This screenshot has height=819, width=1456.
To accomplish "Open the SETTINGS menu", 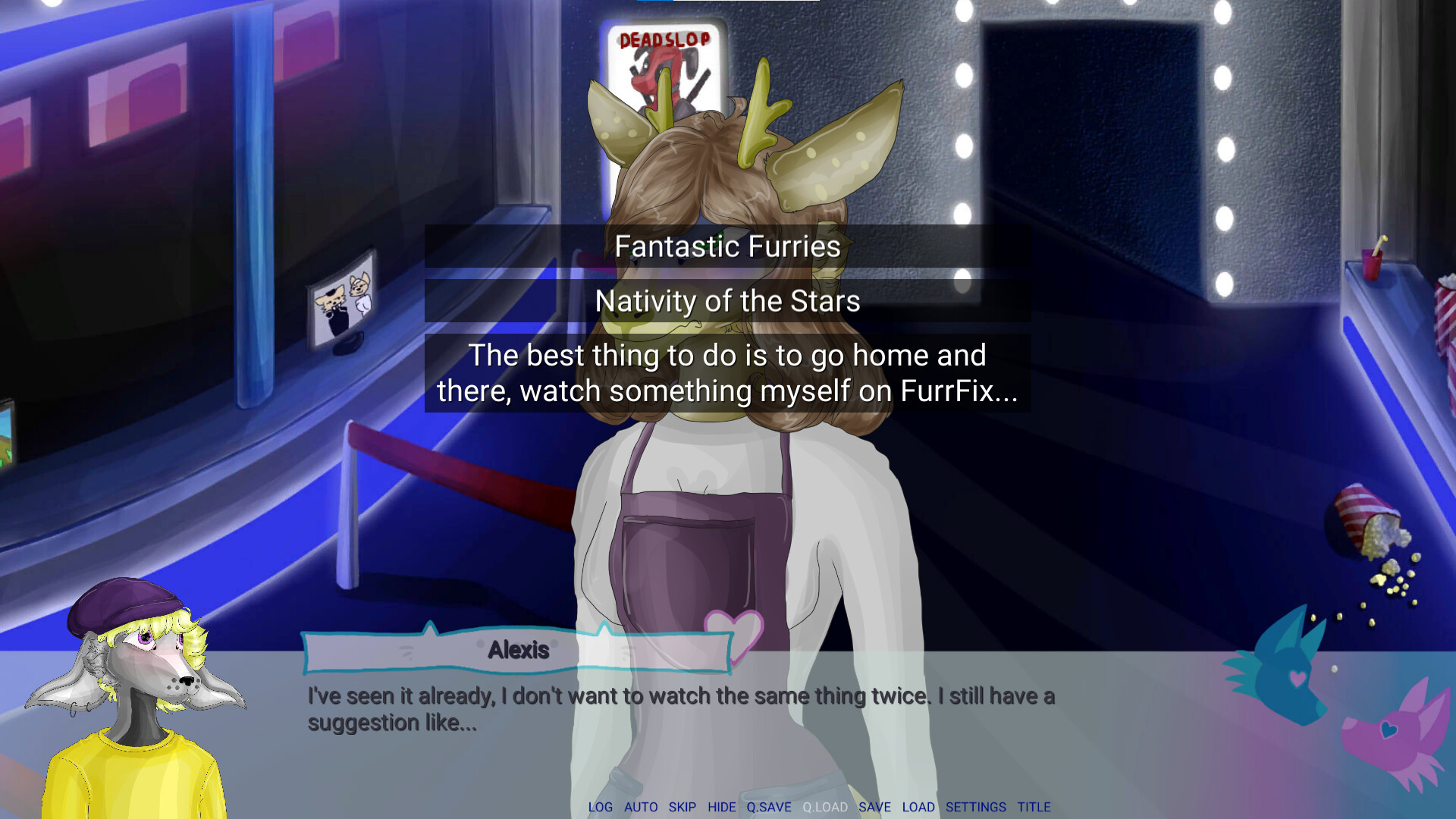I will 975,807.
